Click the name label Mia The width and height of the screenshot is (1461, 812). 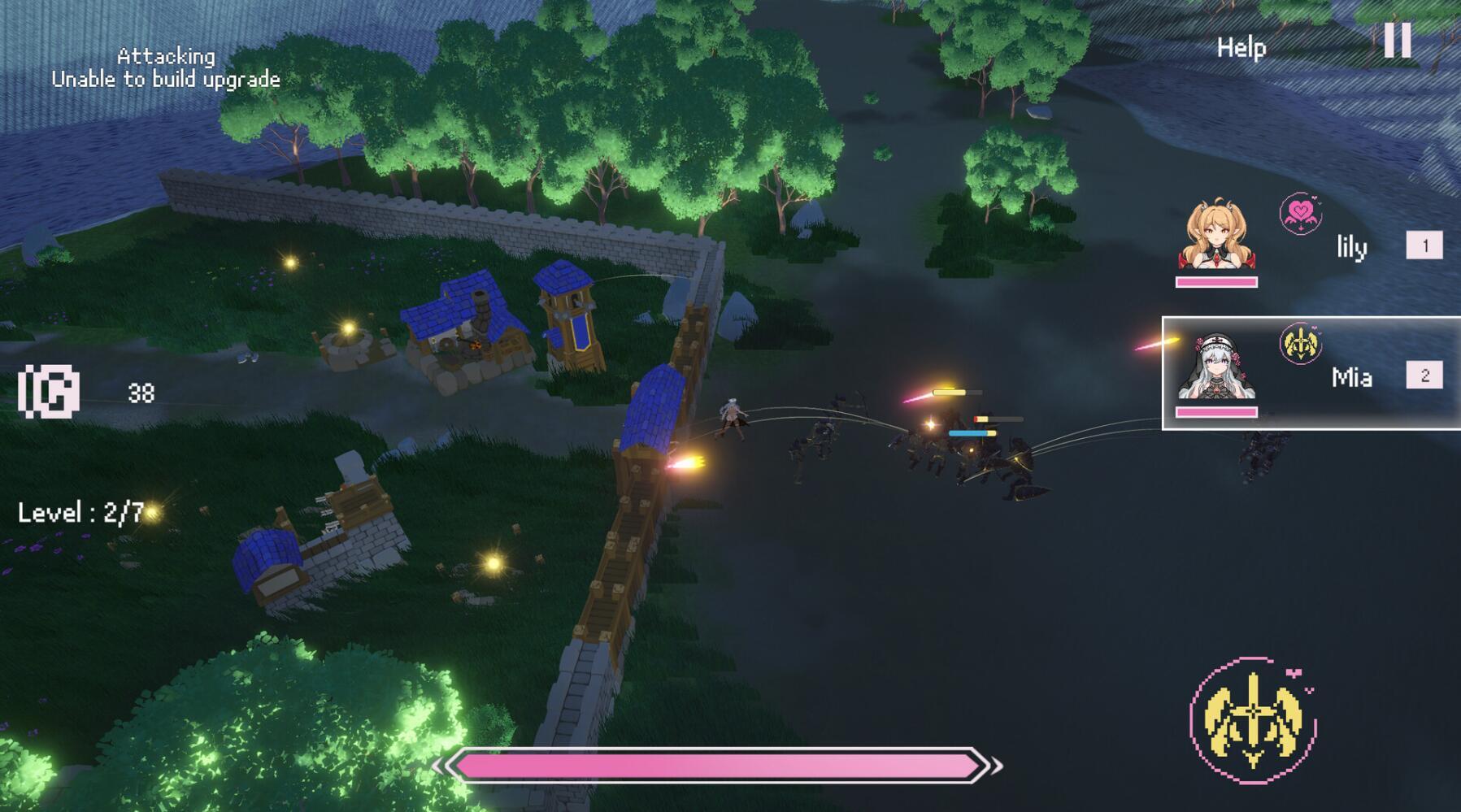coord(1353,378)
